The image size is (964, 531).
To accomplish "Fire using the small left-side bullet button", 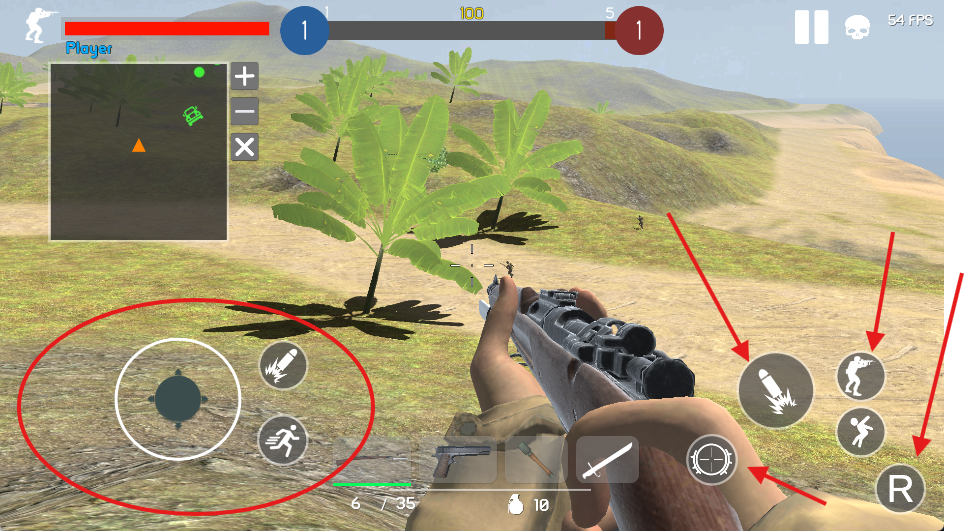I will 282,366.
